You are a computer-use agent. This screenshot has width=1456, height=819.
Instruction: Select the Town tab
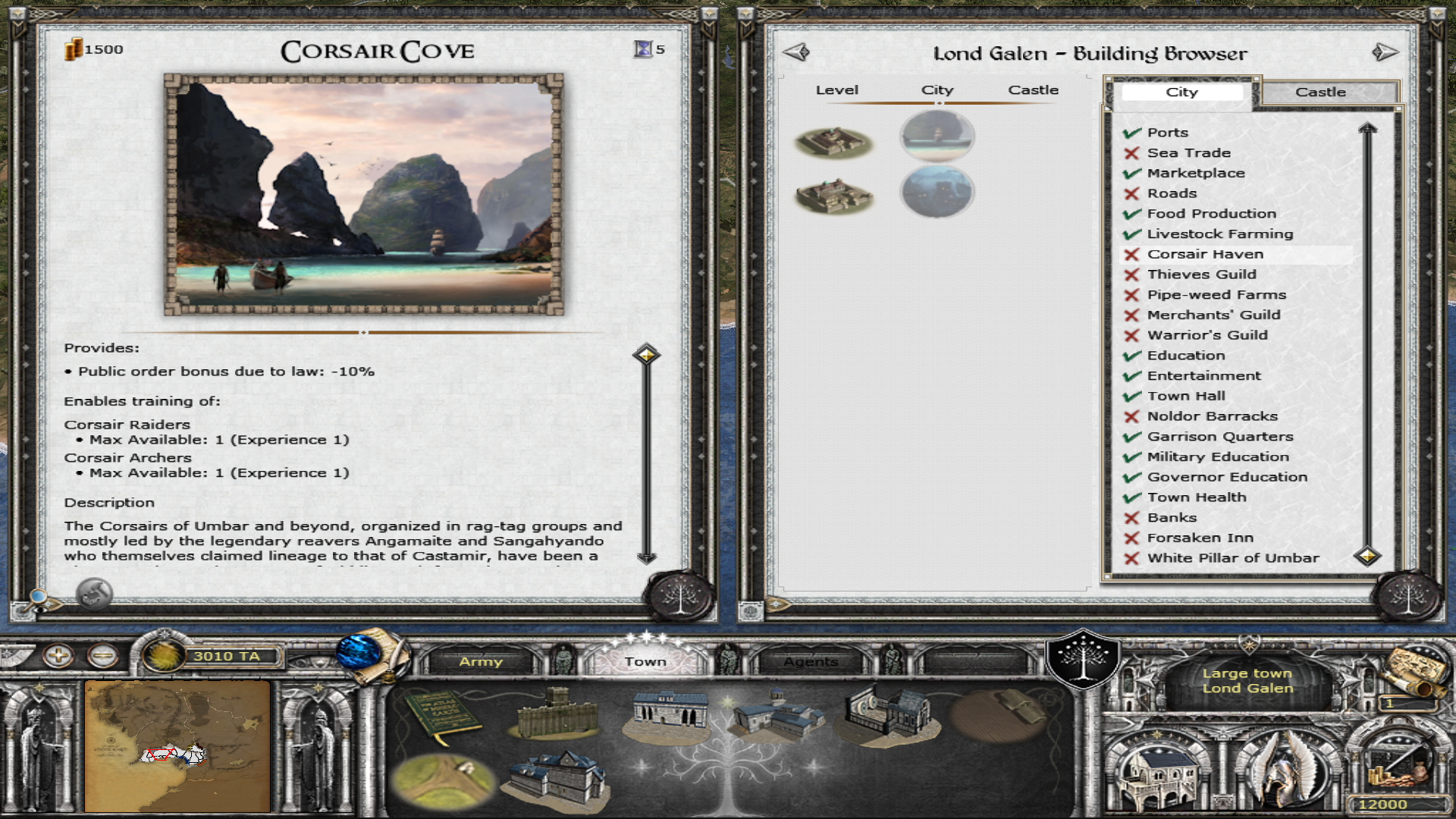pos(645,661)
